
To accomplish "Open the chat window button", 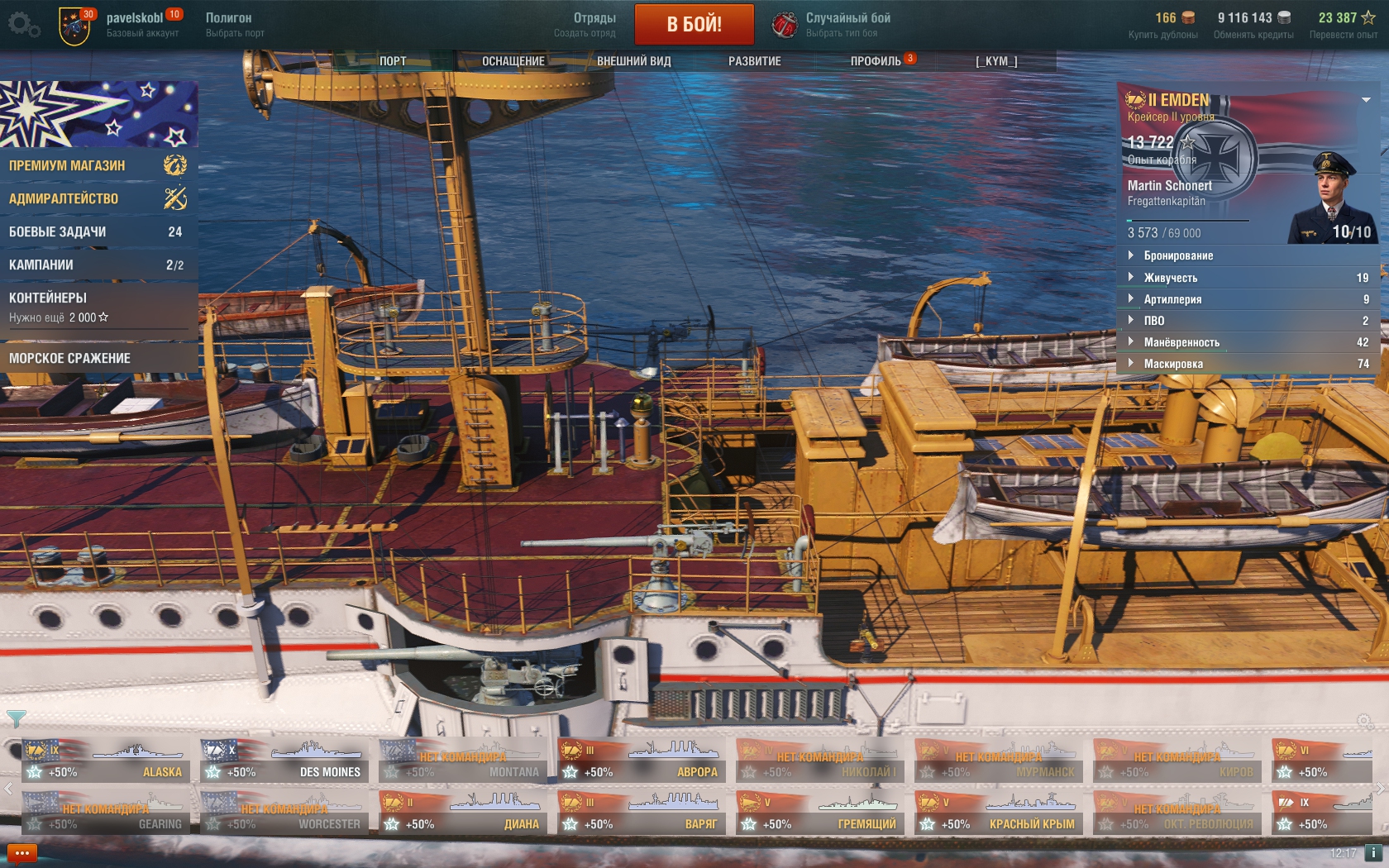I will pyautogui.click(x=21, y=853).
